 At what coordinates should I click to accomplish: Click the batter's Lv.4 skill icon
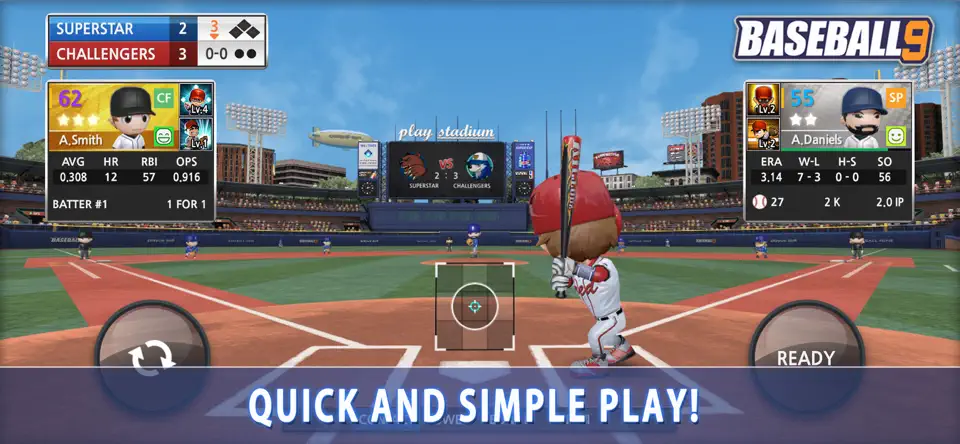pyautogui.click(x=197, y=100)
